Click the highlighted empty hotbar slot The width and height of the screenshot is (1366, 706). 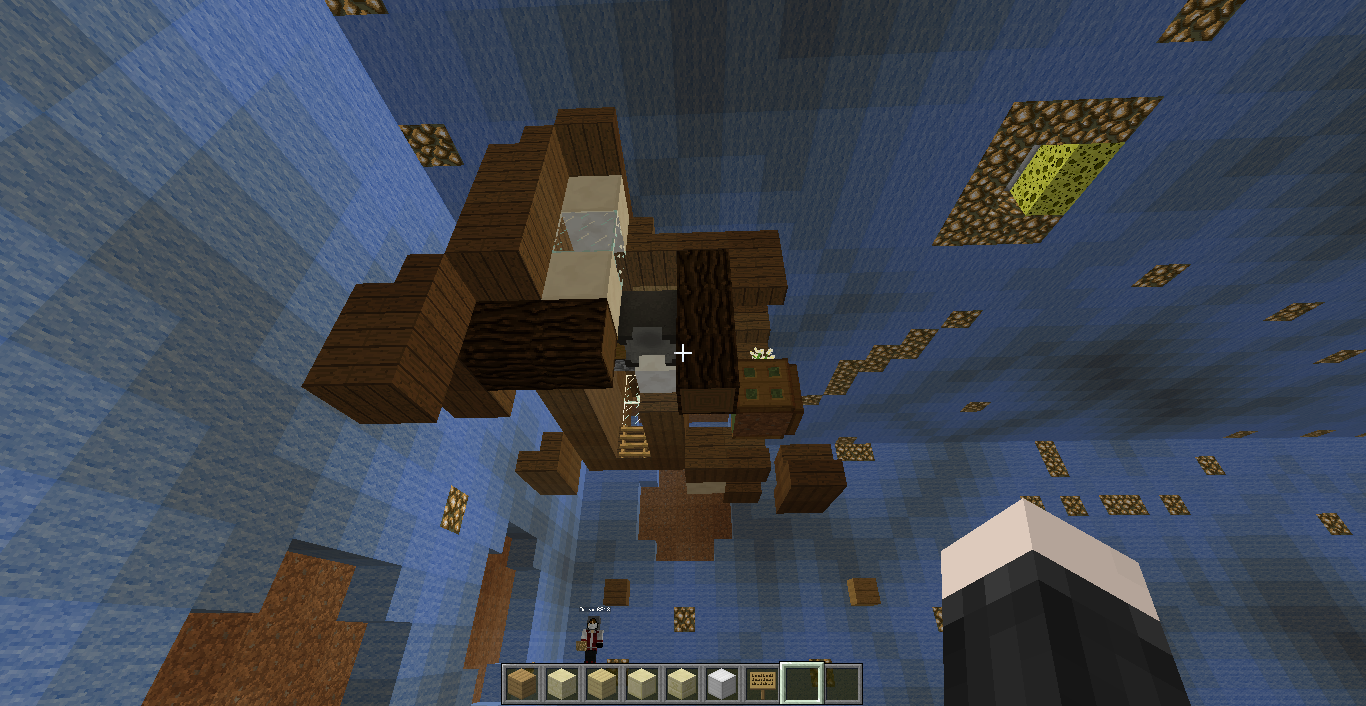802,684
